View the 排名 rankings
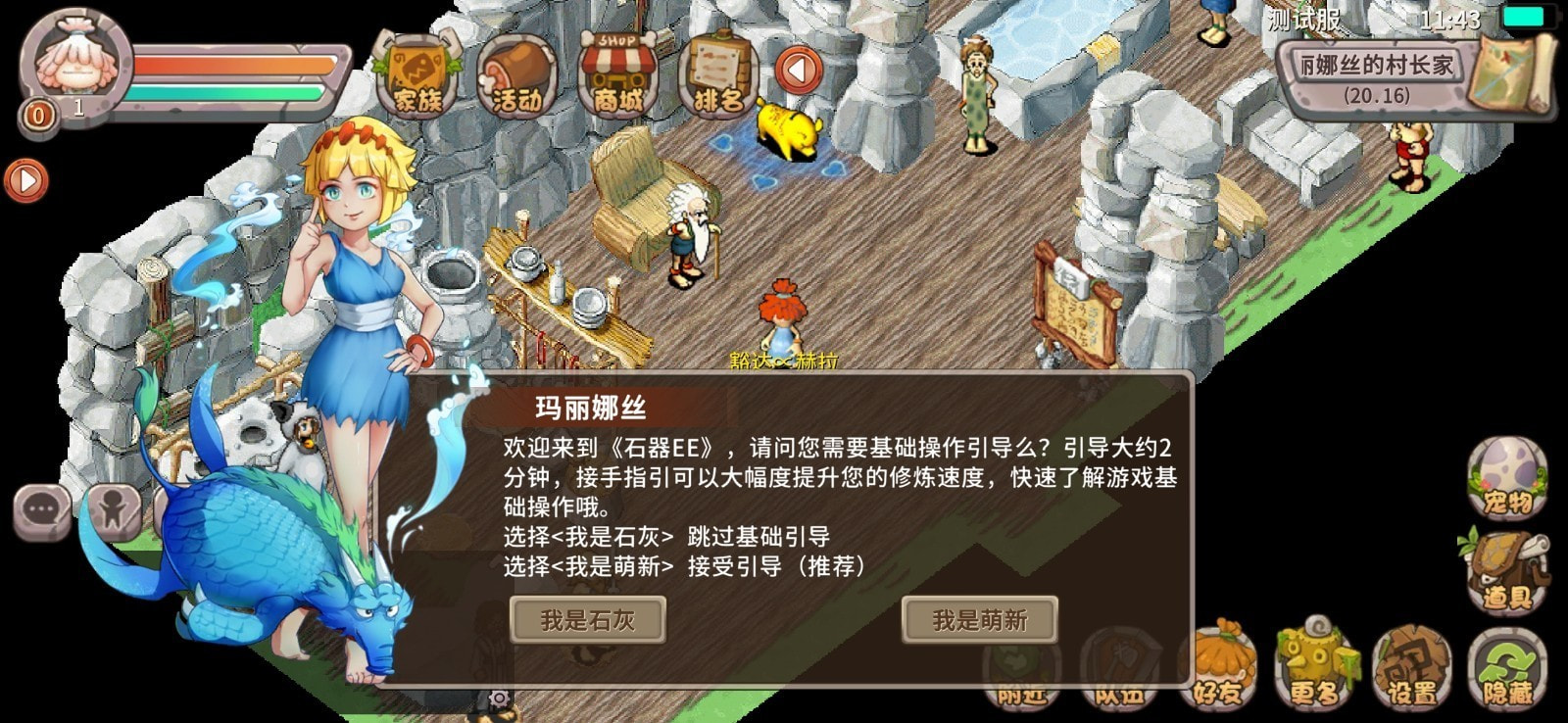1568x723 pixels. point(718,71)
